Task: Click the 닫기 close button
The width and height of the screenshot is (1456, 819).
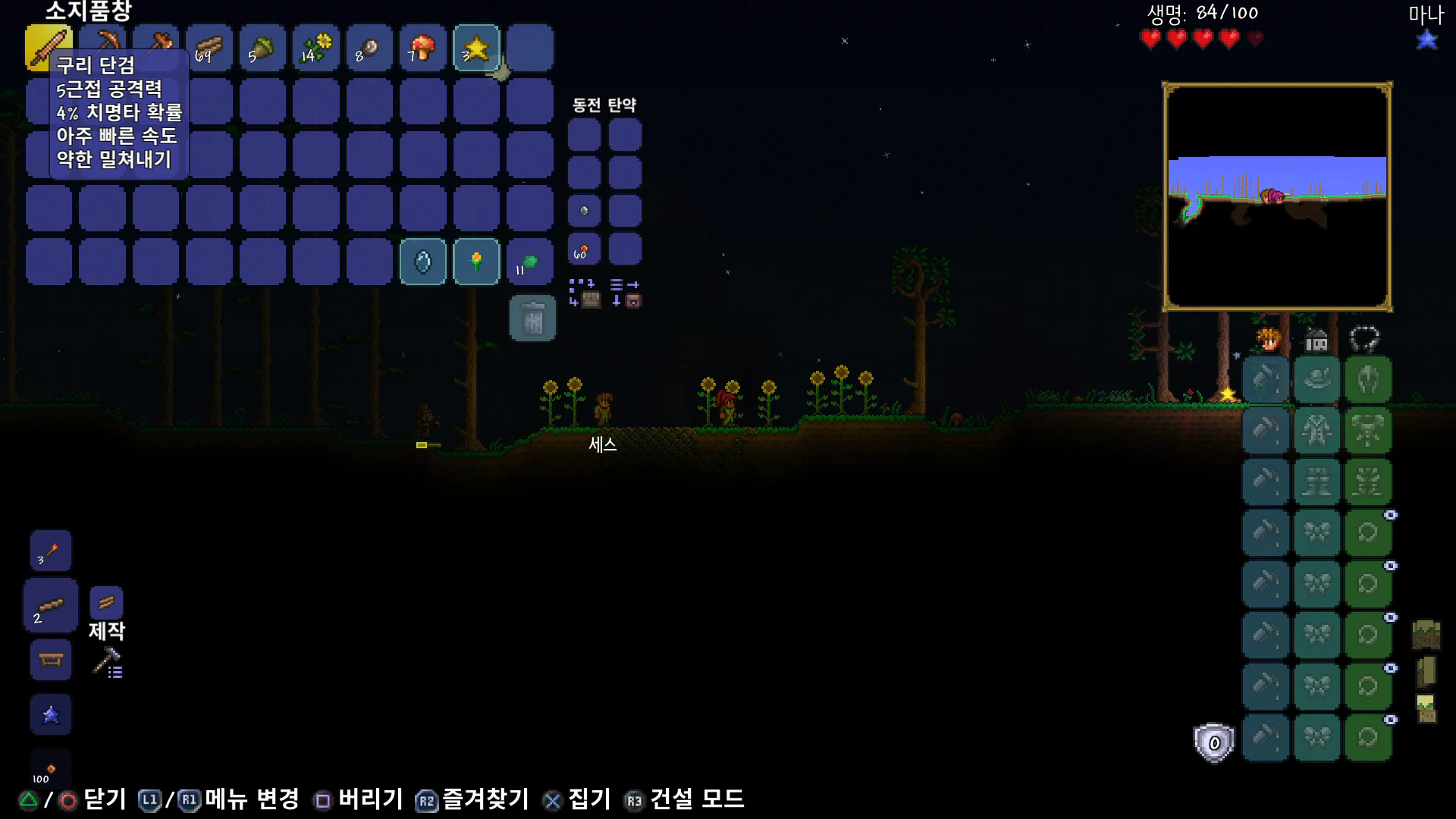Action: tap(106, 799)
